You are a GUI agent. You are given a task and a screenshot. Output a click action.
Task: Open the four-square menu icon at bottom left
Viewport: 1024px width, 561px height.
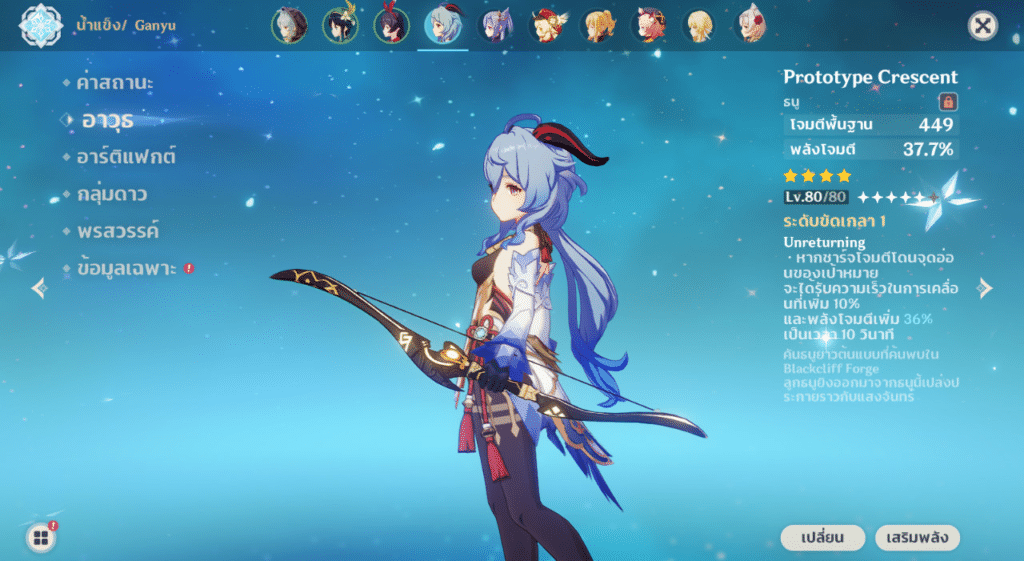(x=41, y=538)
